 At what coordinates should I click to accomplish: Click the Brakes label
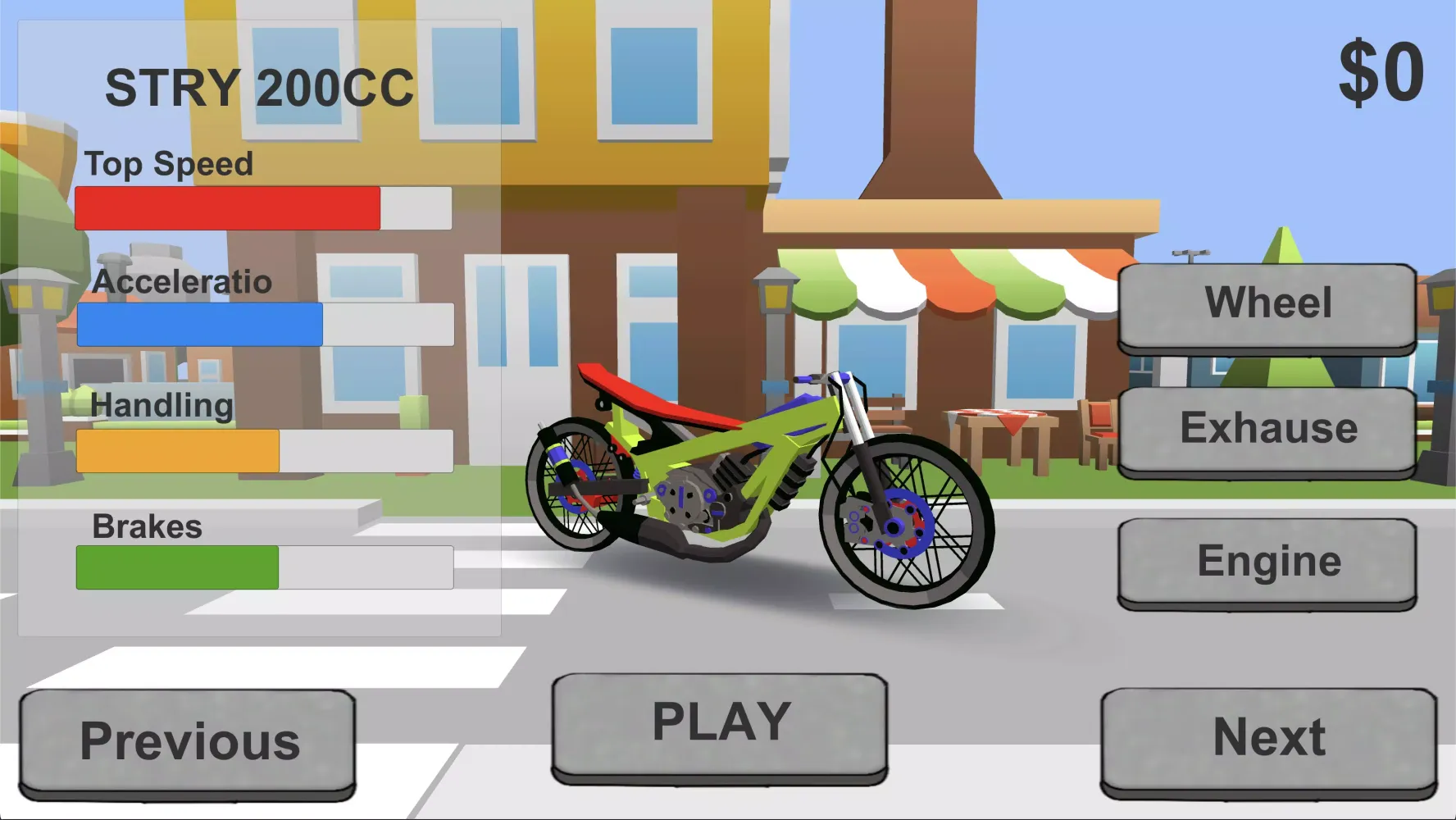(146, 526)
